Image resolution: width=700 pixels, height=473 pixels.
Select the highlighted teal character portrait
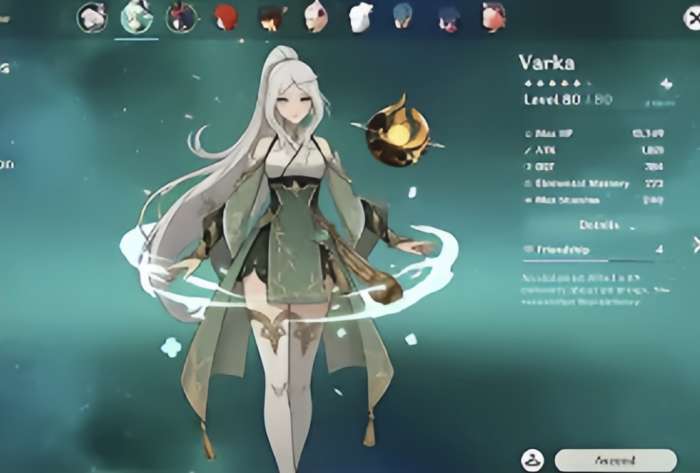pos(136,17)
